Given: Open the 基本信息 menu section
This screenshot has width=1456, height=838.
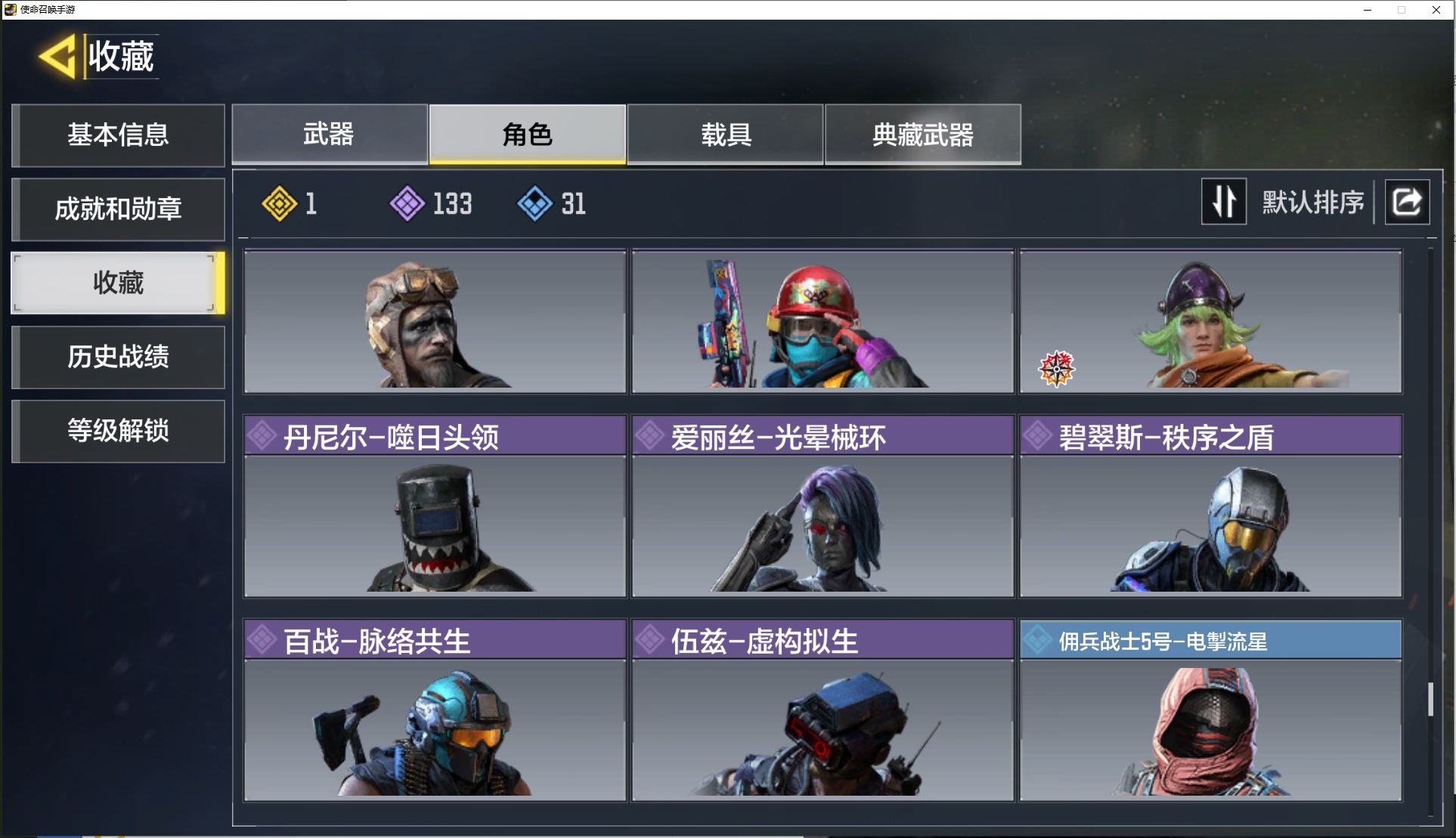Looking at the screenshot, I should [x=118, y=135].
